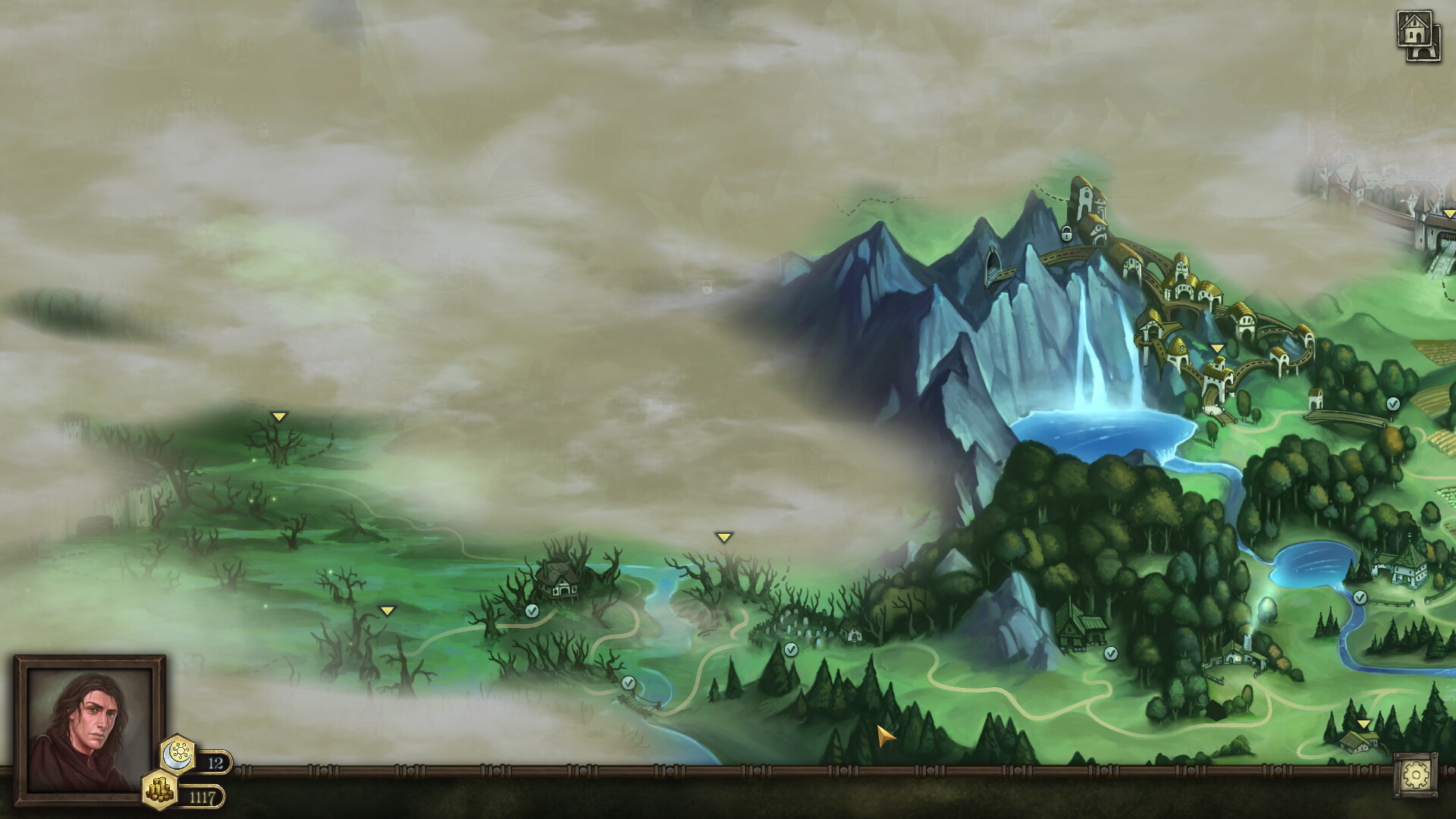1456x819 pixels.
Task: Click the checkmark near the coastal bridge
Action: 628,682
